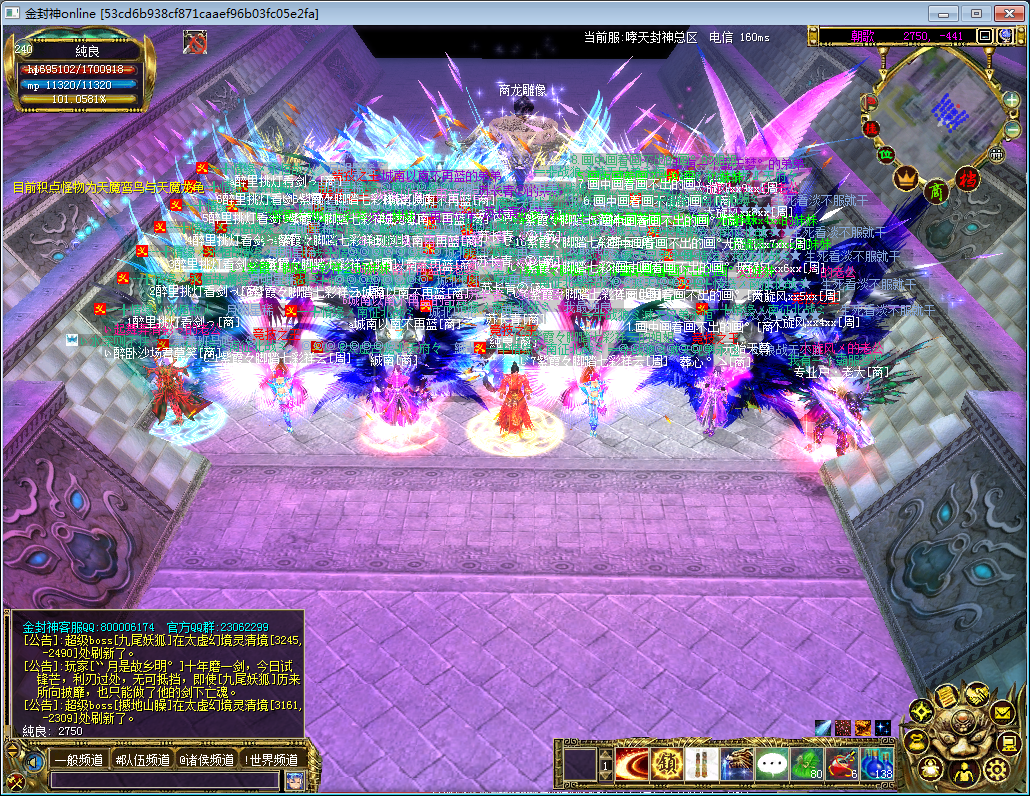1030x796 pixels.
Task: Switch to the 一般频道 chat channel
Action: pos(79,760)
